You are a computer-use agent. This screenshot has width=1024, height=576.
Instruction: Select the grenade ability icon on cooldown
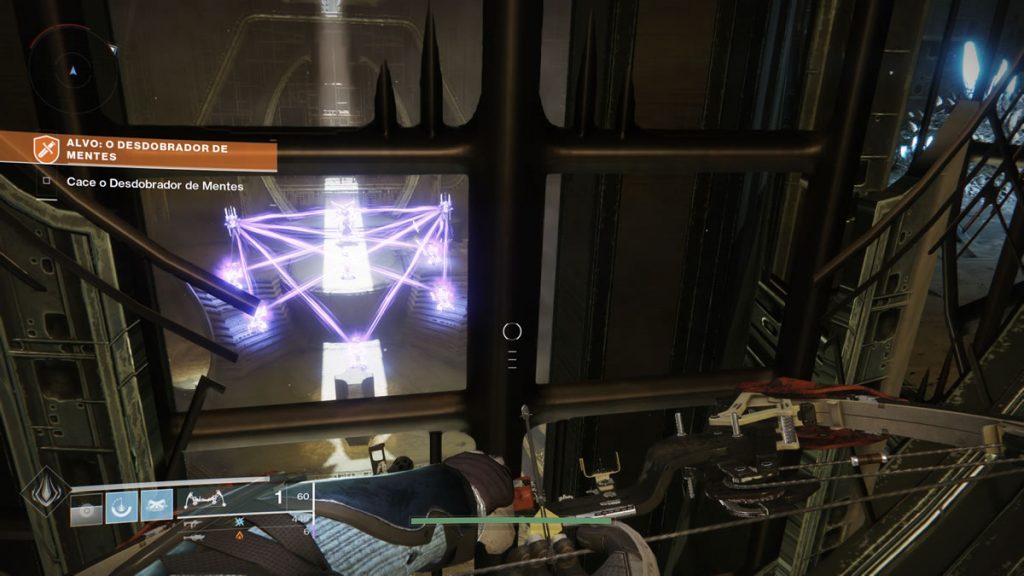(88, 507)
